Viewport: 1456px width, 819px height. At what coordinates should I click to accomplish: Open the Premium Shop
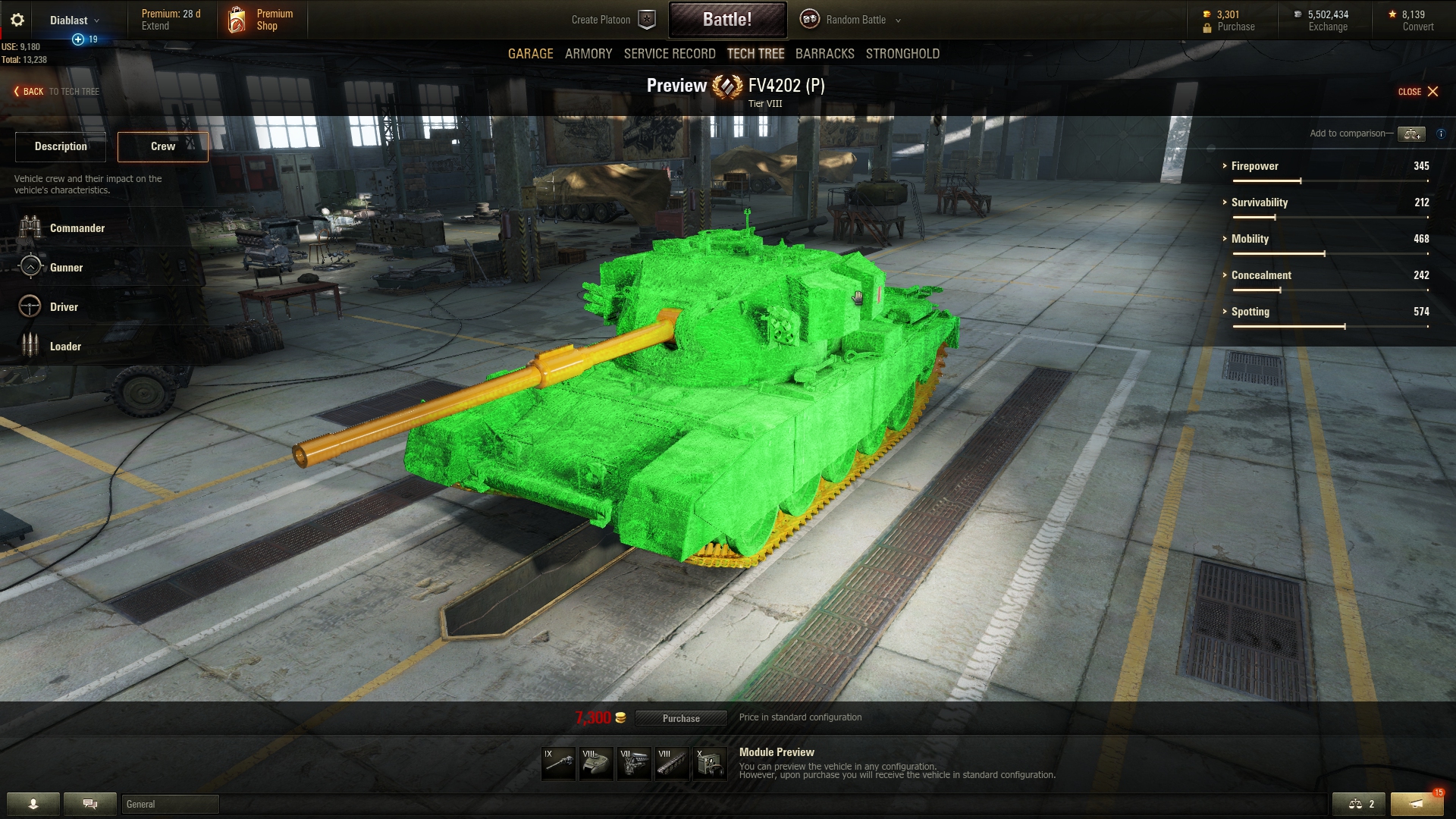pyautogui.click(x=262, y=19)
